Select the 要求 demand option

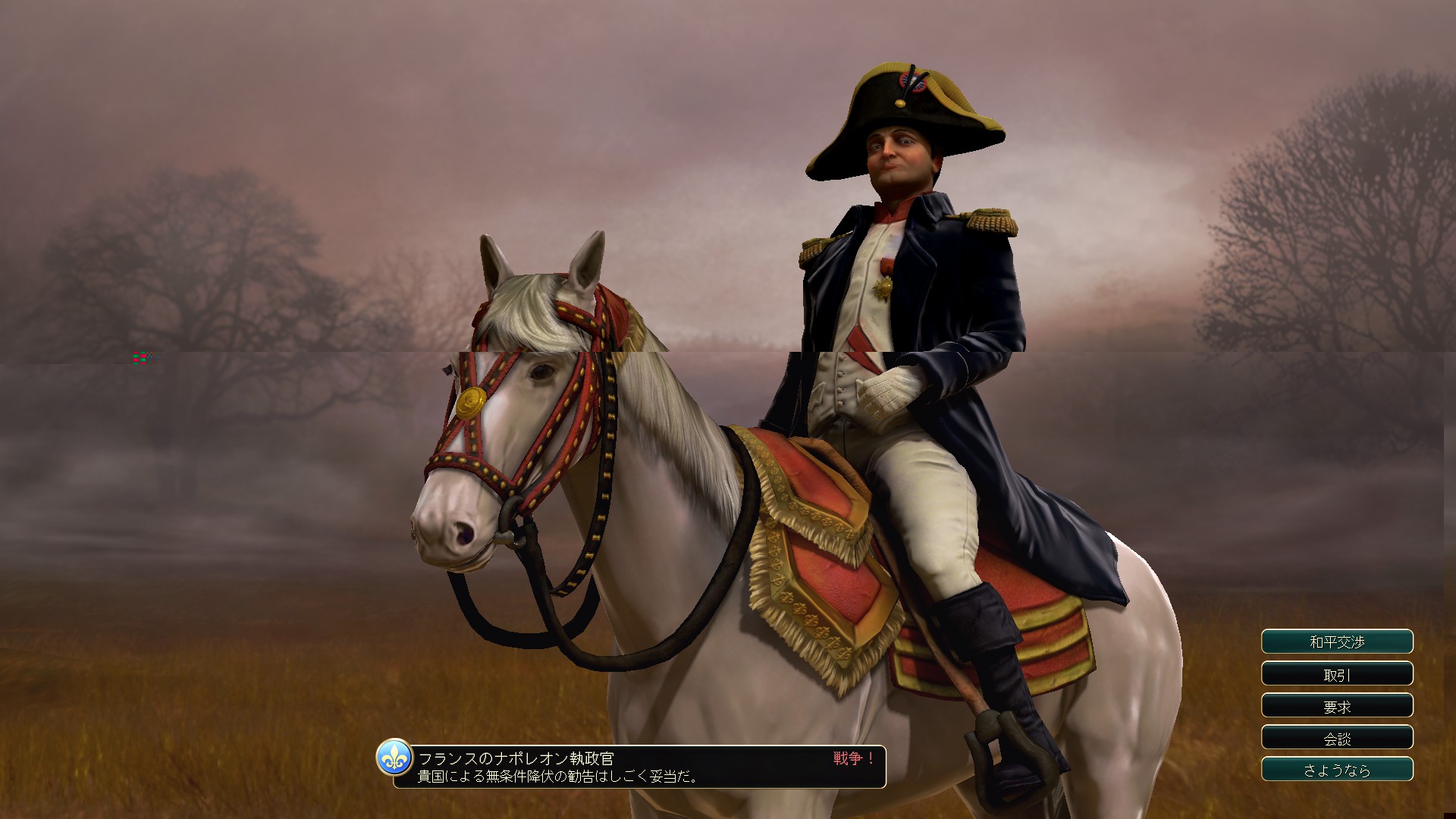[1337, 706]
